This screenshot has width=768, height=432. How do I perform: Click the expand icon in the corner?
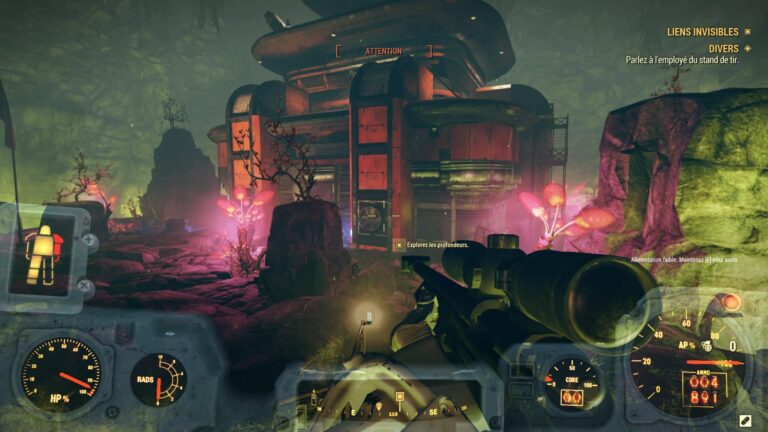click(746, 420)
